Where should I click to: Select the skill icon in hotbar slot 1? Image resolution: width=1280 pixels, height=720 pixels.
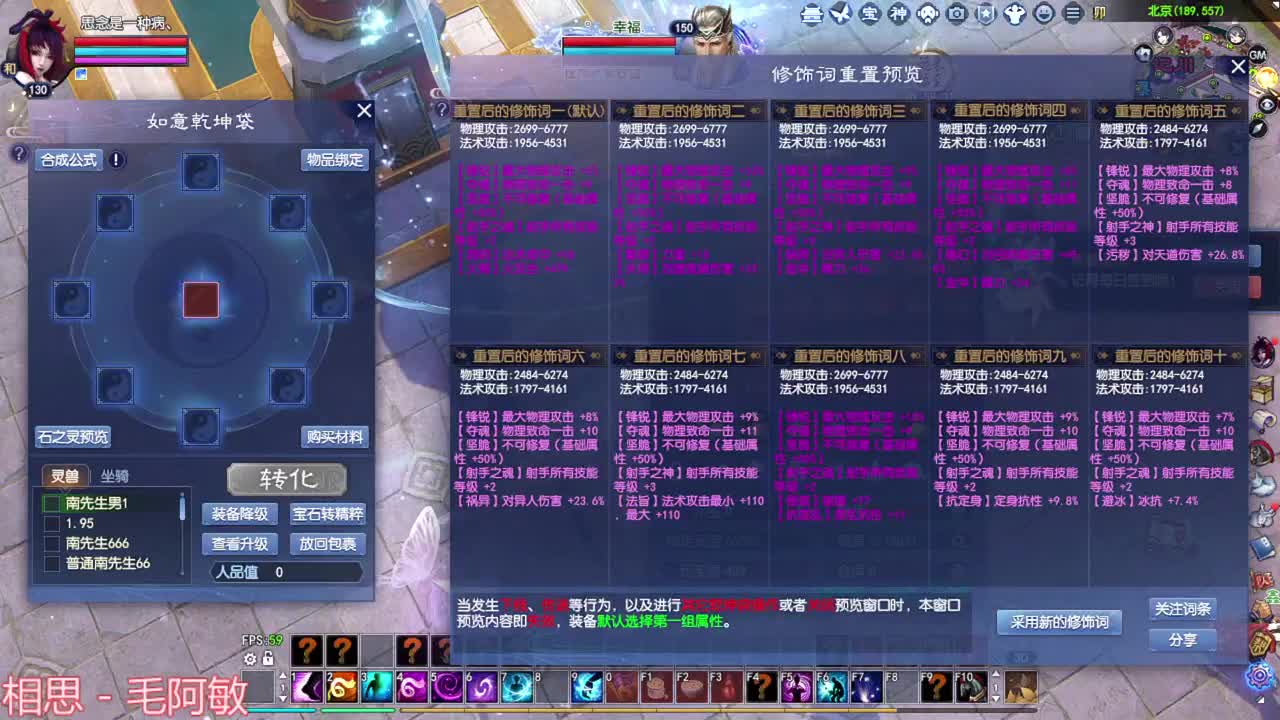(x=307, y=686)
